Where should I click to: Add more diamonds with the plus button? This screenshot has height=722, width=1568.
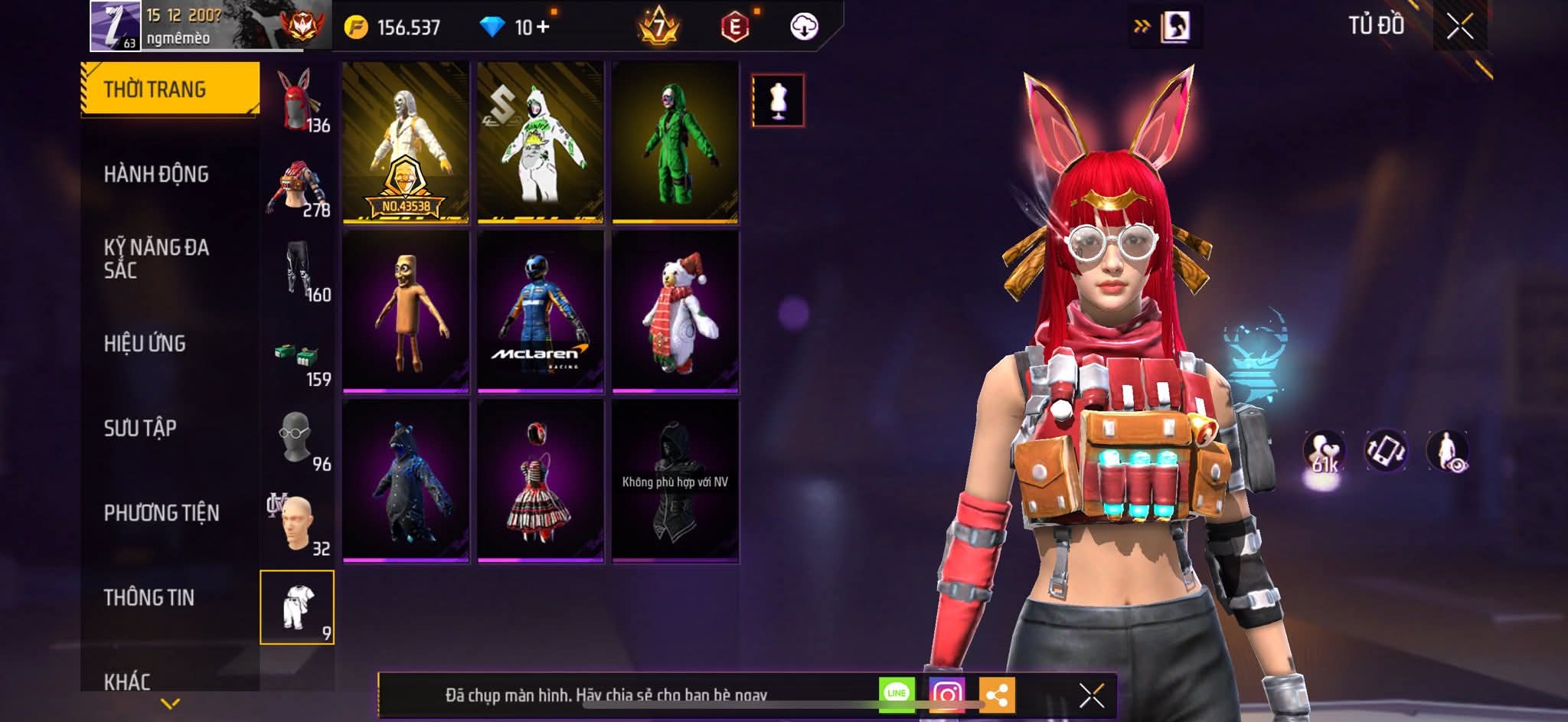pyautogui.click(x=543, y=28)
